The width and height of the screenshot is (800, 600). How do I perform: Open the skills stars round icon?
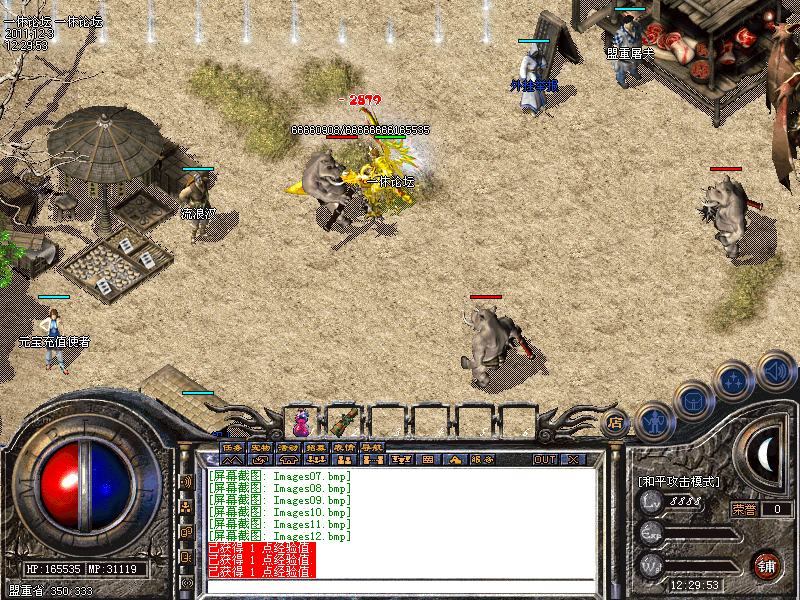point(735,381)
